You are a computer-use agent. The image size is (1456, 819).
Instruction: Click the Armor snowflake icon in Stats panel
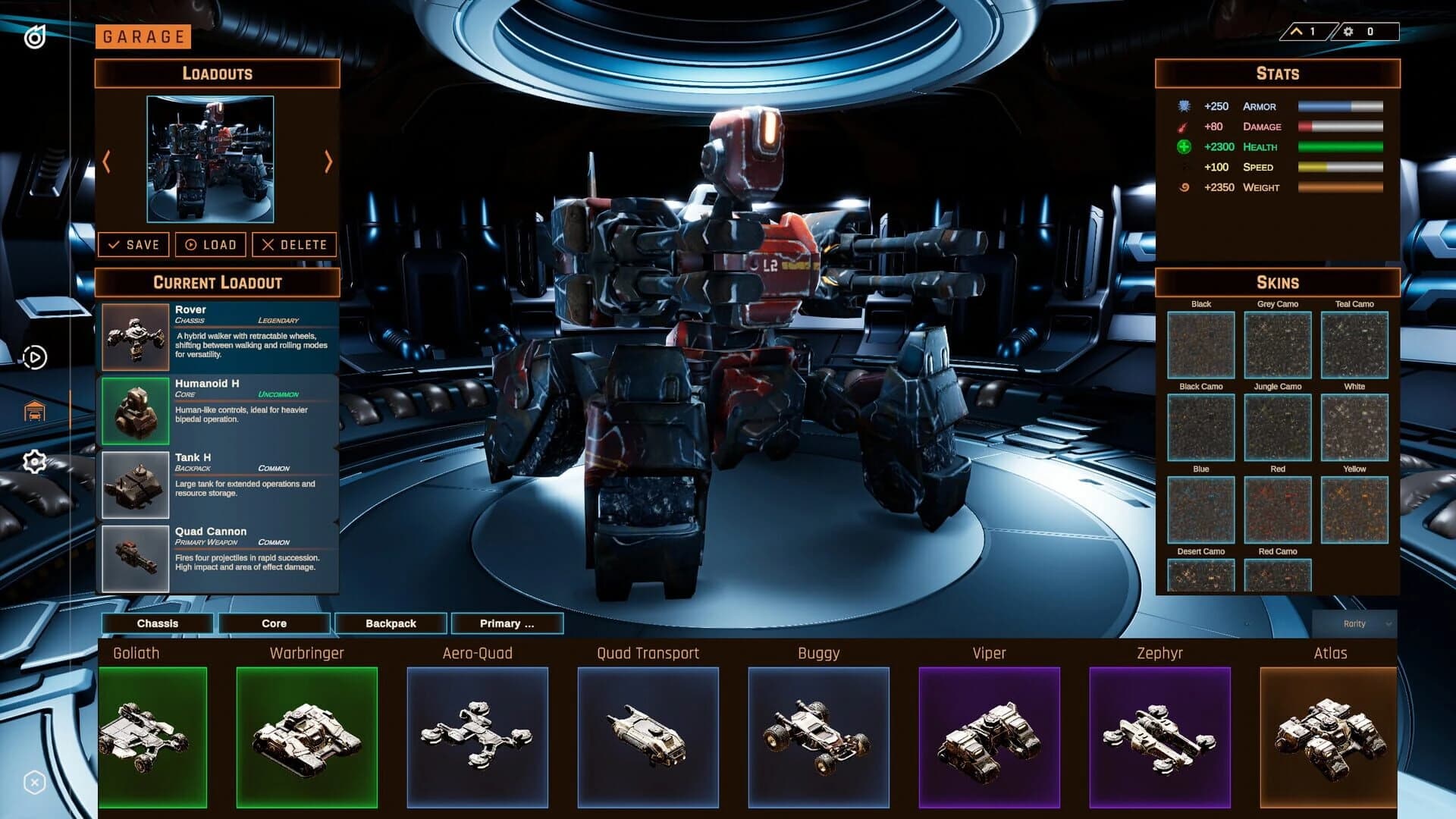[1185, 106]
